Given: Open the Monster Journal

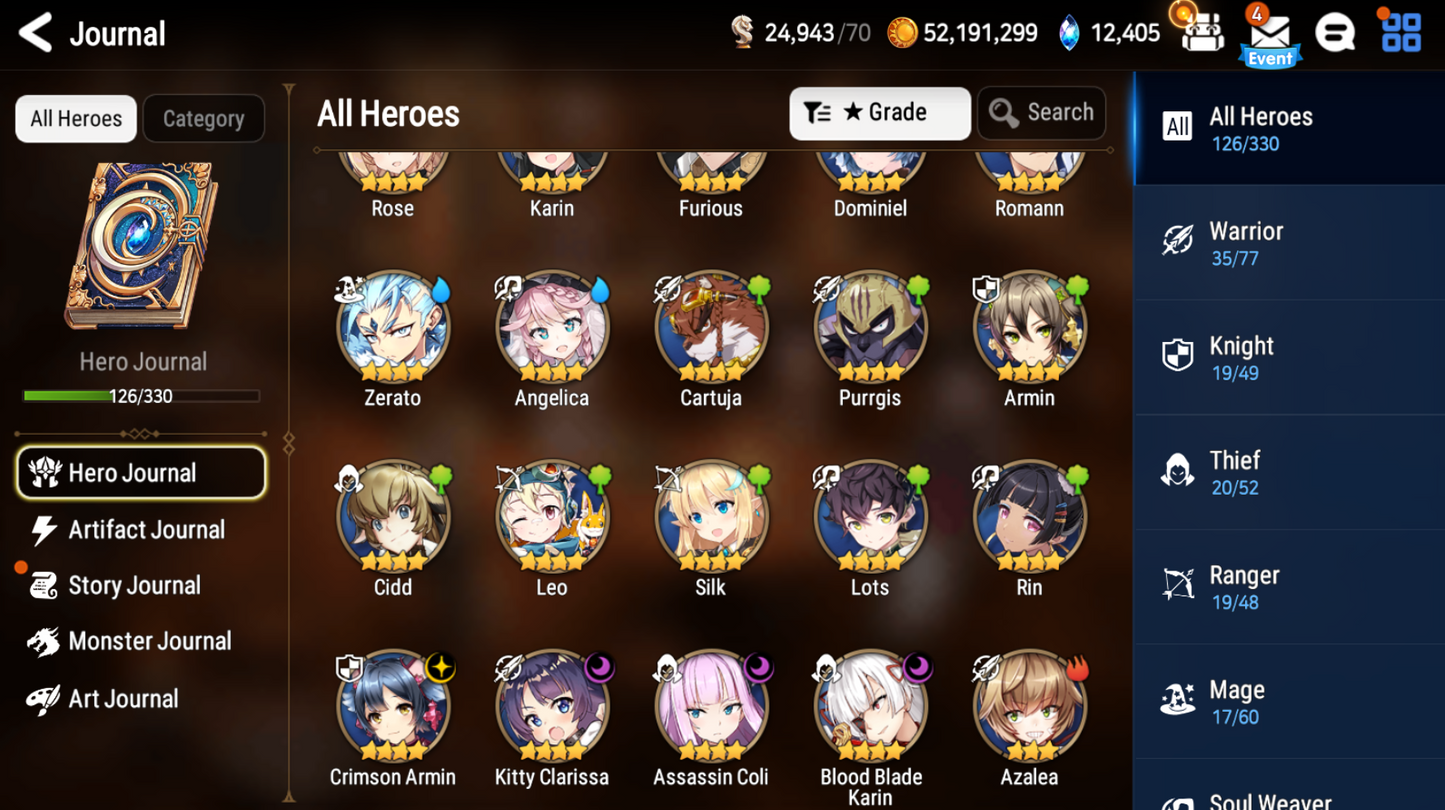Looking at the screenshot, I should click(147, 641).
